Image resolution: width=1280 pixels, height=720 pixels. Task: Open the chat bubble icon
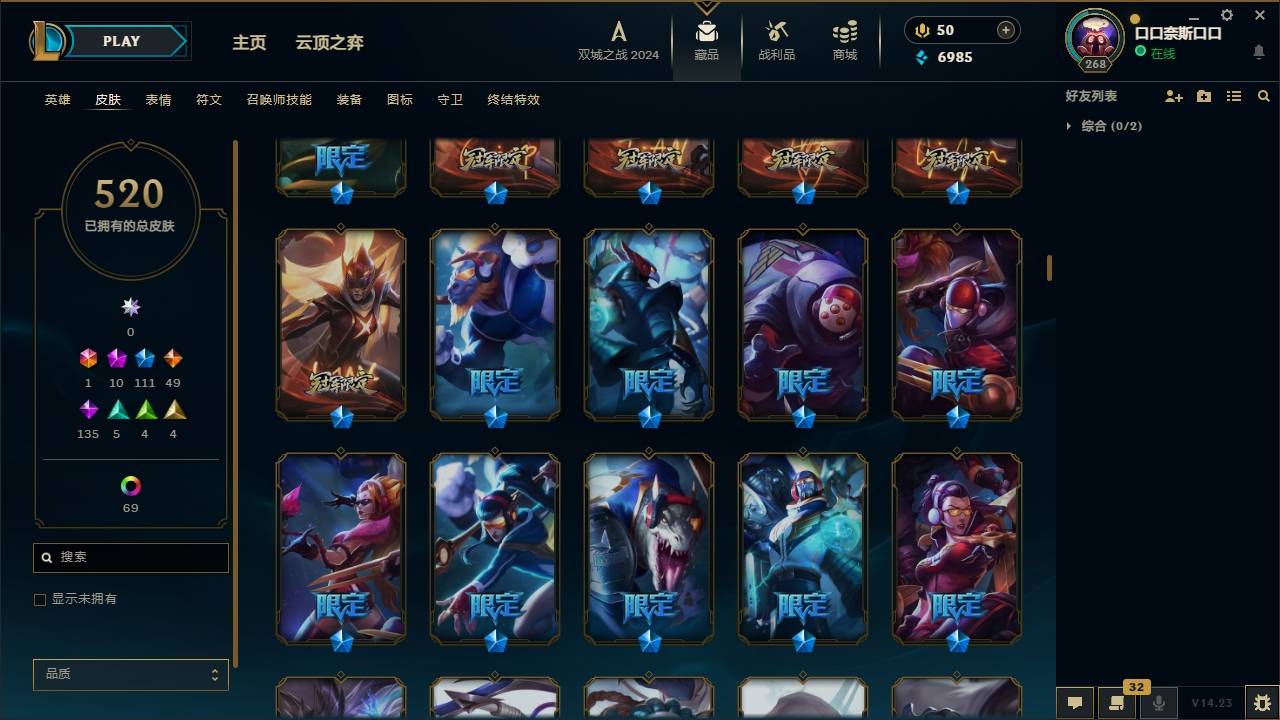click(x=1075, y=703)
